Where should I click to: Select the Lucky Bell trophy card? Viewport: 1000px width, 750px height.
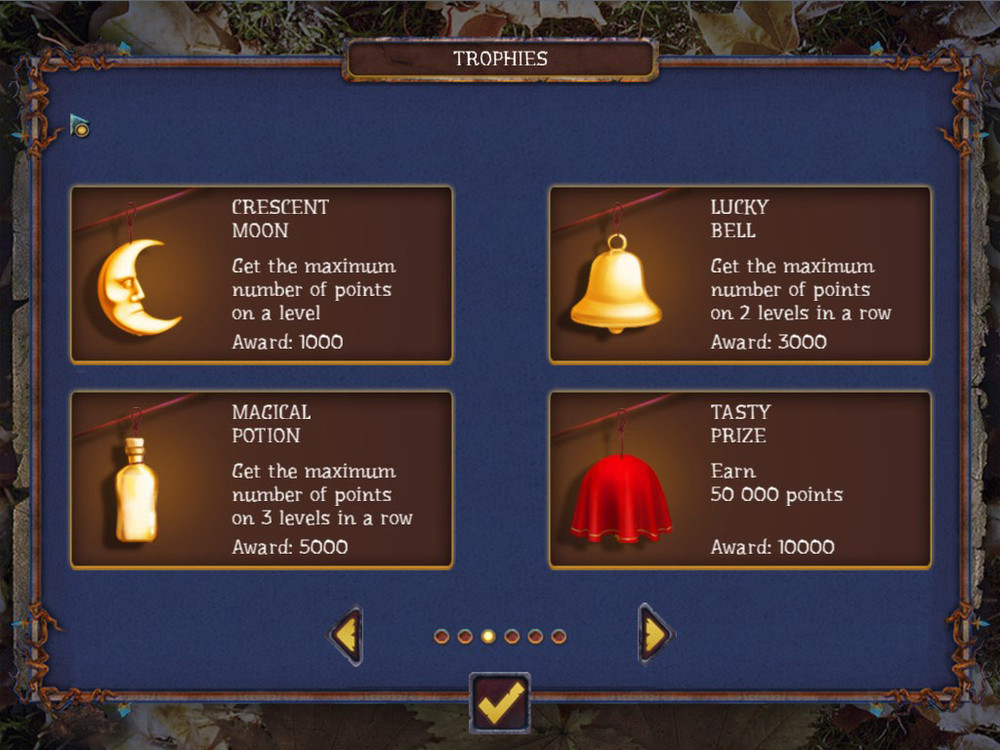pos(740,274)
